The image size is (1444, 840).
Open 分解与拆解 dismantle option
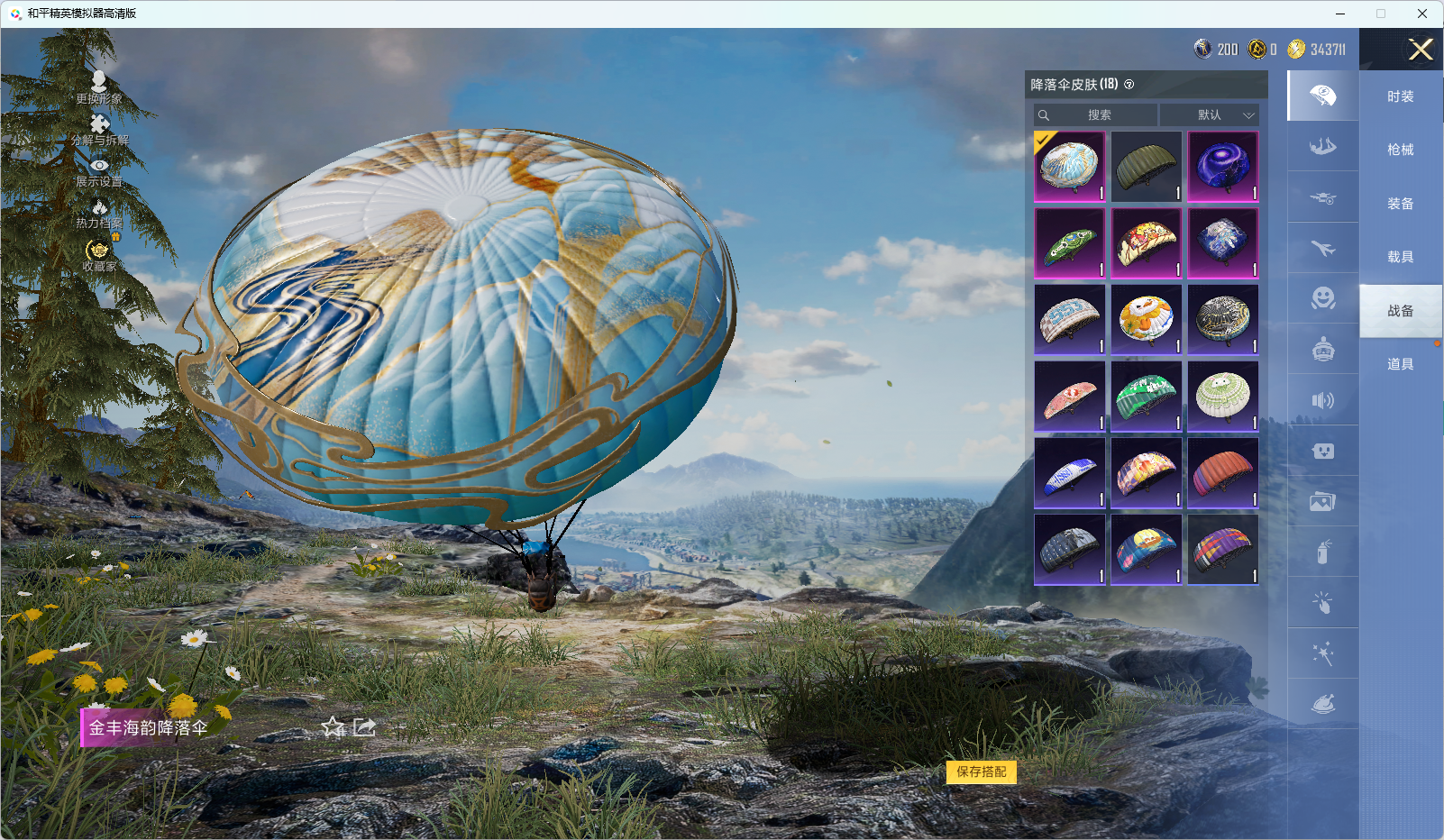pos(99,129)
